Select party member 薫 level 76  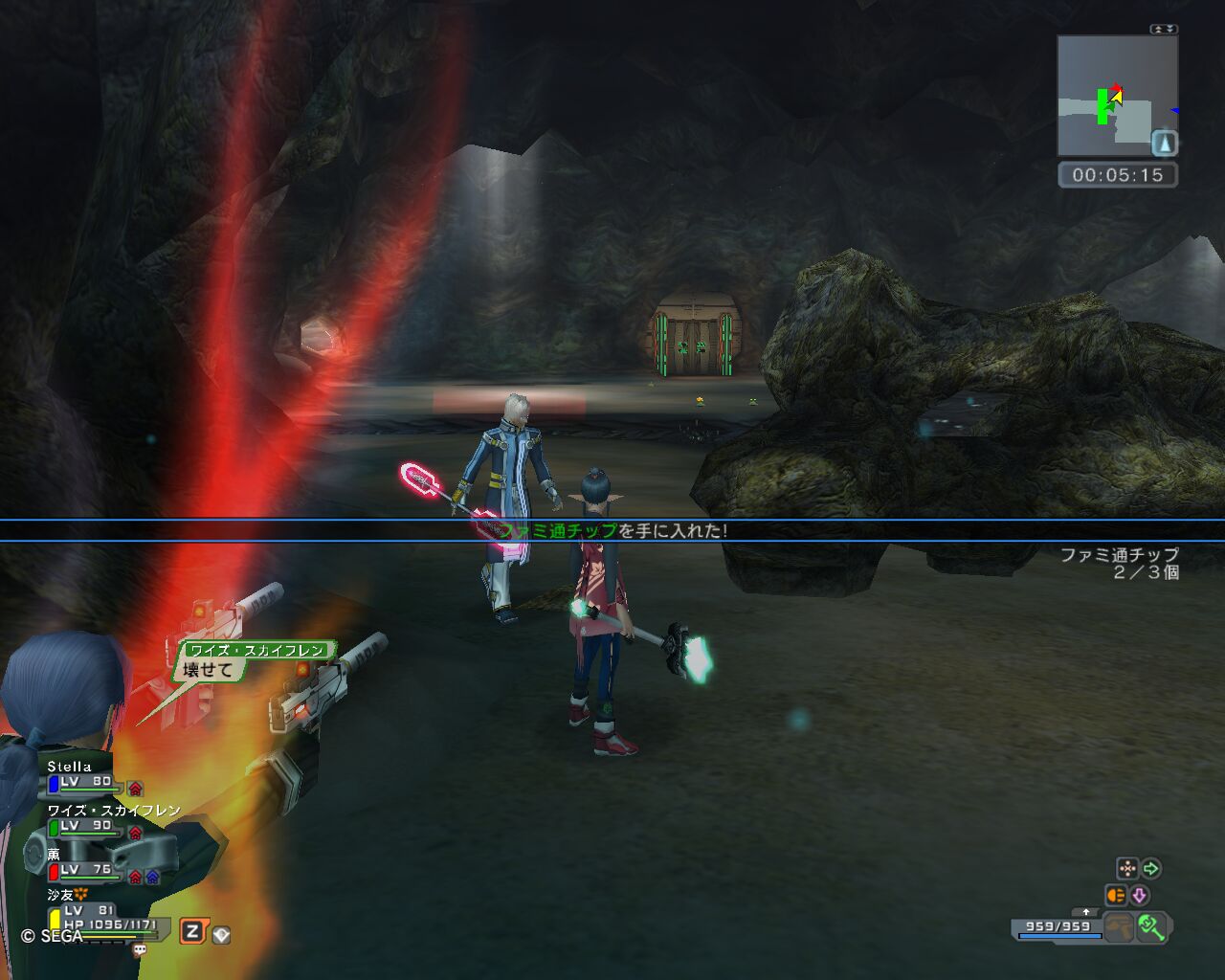[x=86, y=864]
